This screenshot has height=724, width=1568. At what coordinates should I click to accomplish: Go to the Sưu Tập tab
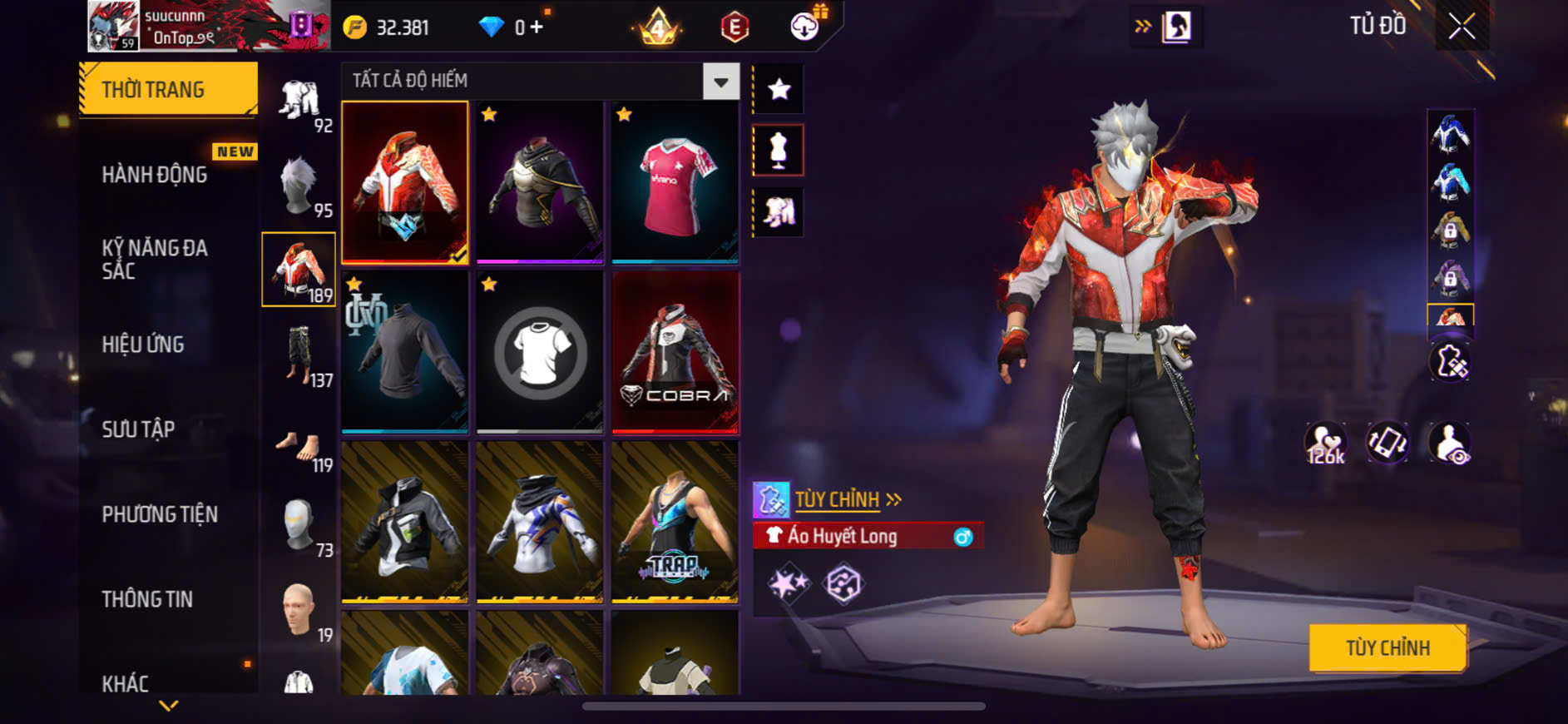point(138,429)
